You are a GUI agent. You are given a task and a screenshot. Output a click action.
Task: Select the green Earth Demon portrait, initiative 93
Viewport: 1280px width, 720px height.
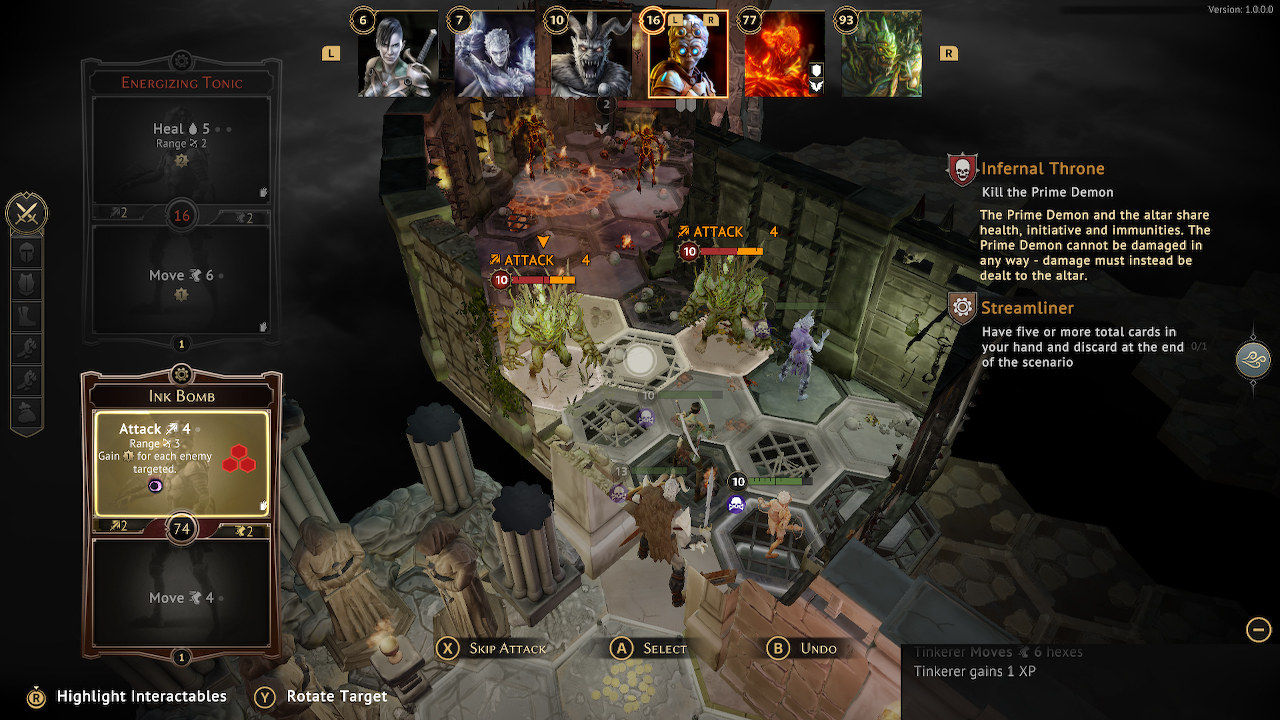pyautogui.click(x=881, y=55)
